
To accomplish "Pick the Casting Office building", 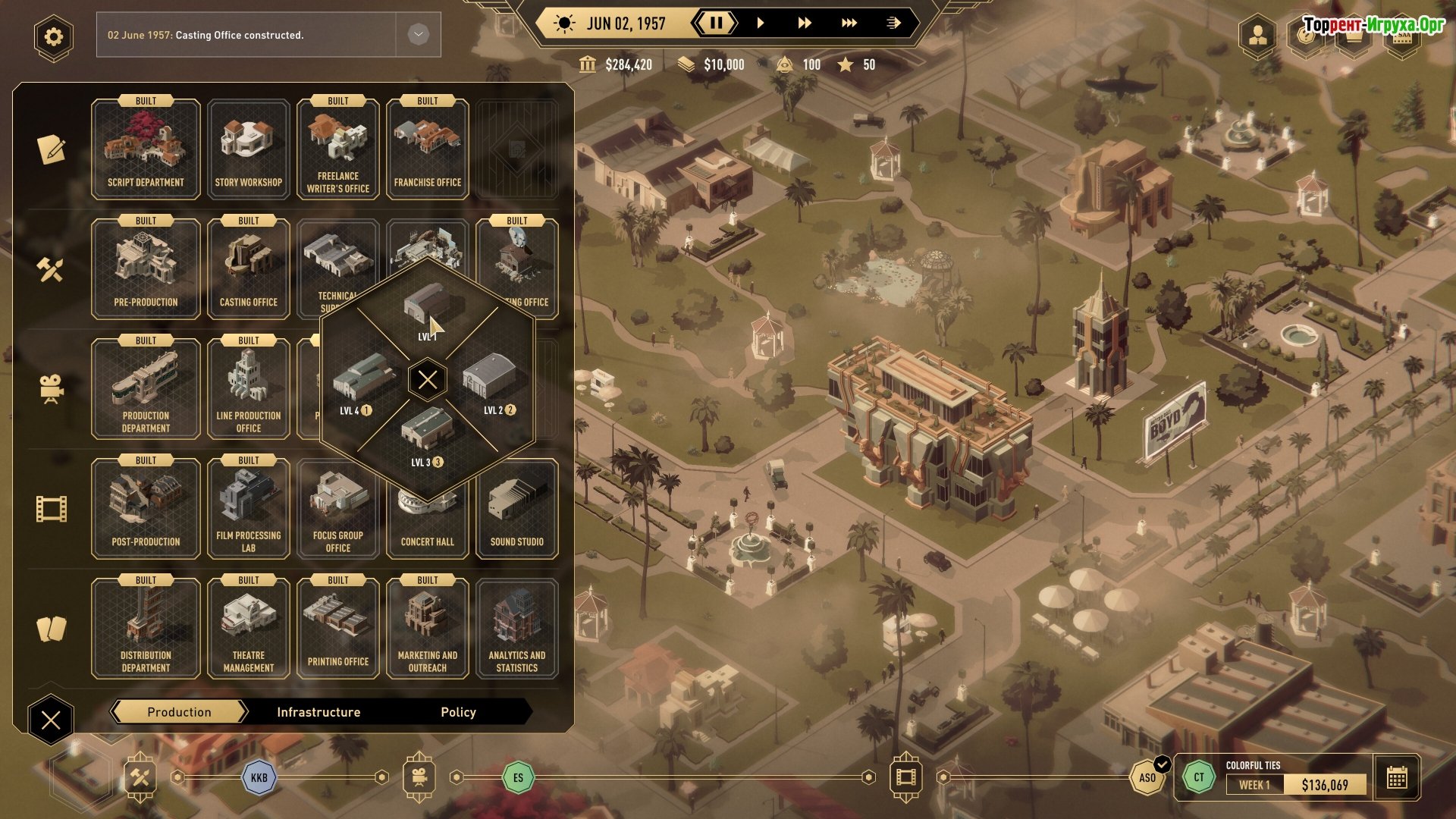I will [248, 269].
